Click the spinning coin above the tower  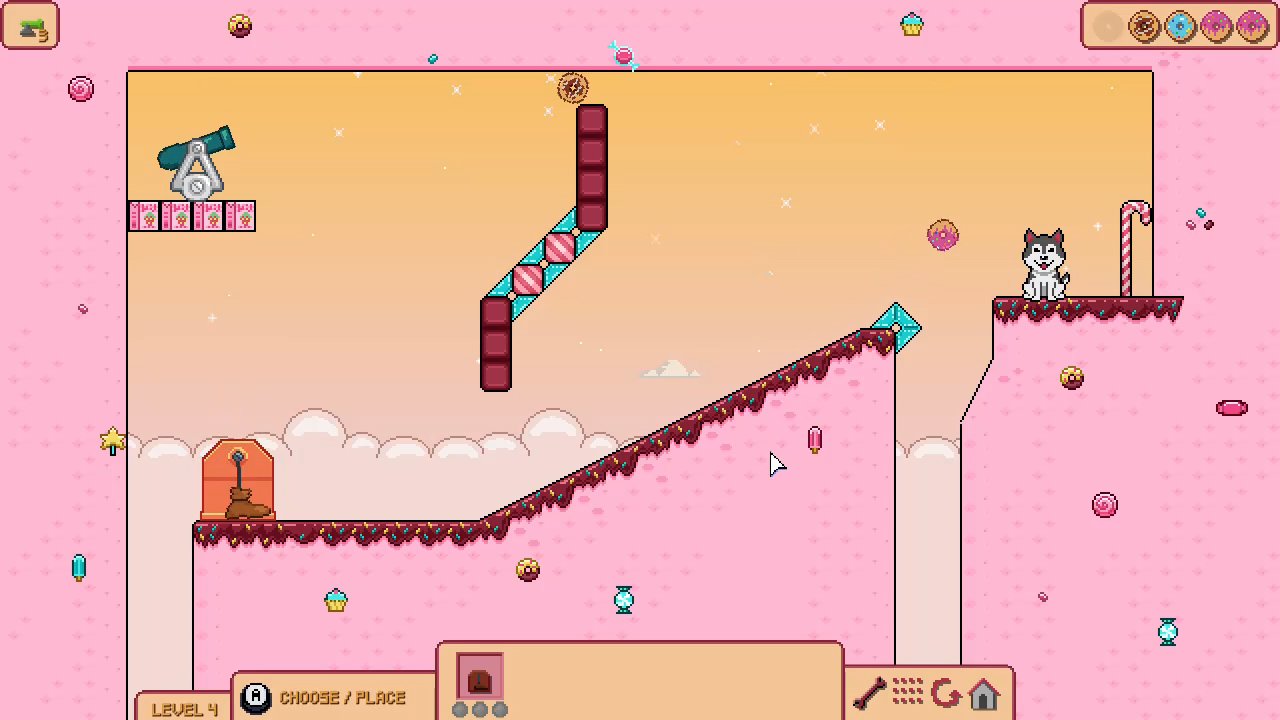(573, 88)
